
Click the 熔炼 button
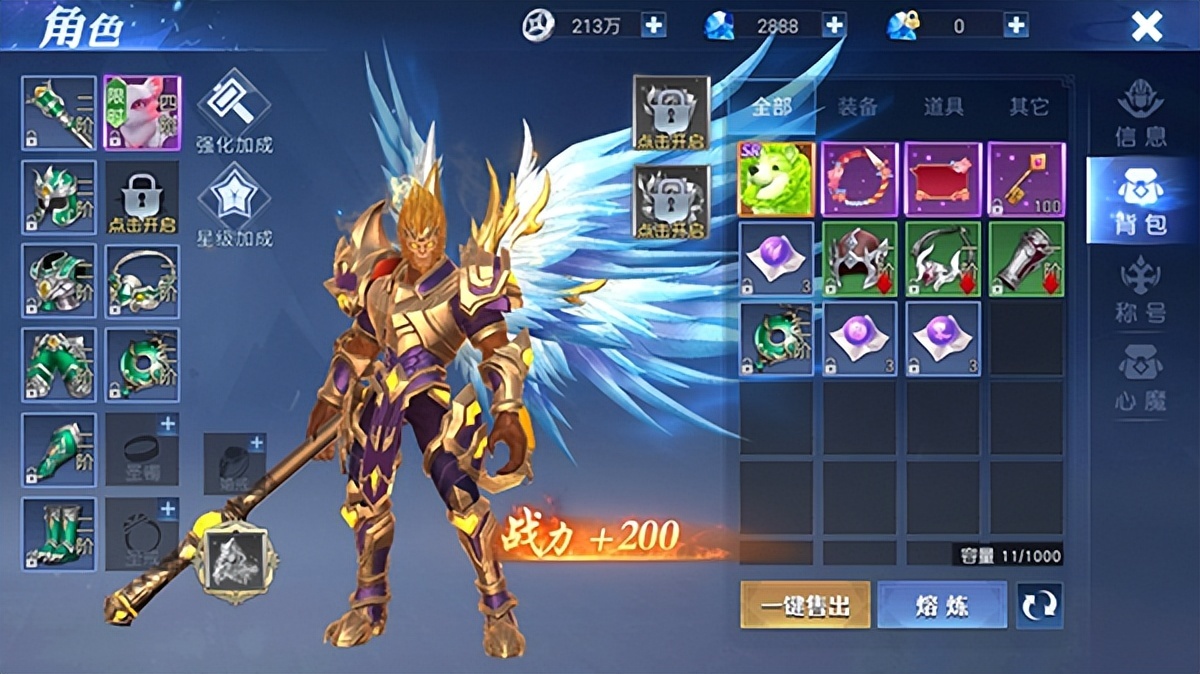point(942,606)
